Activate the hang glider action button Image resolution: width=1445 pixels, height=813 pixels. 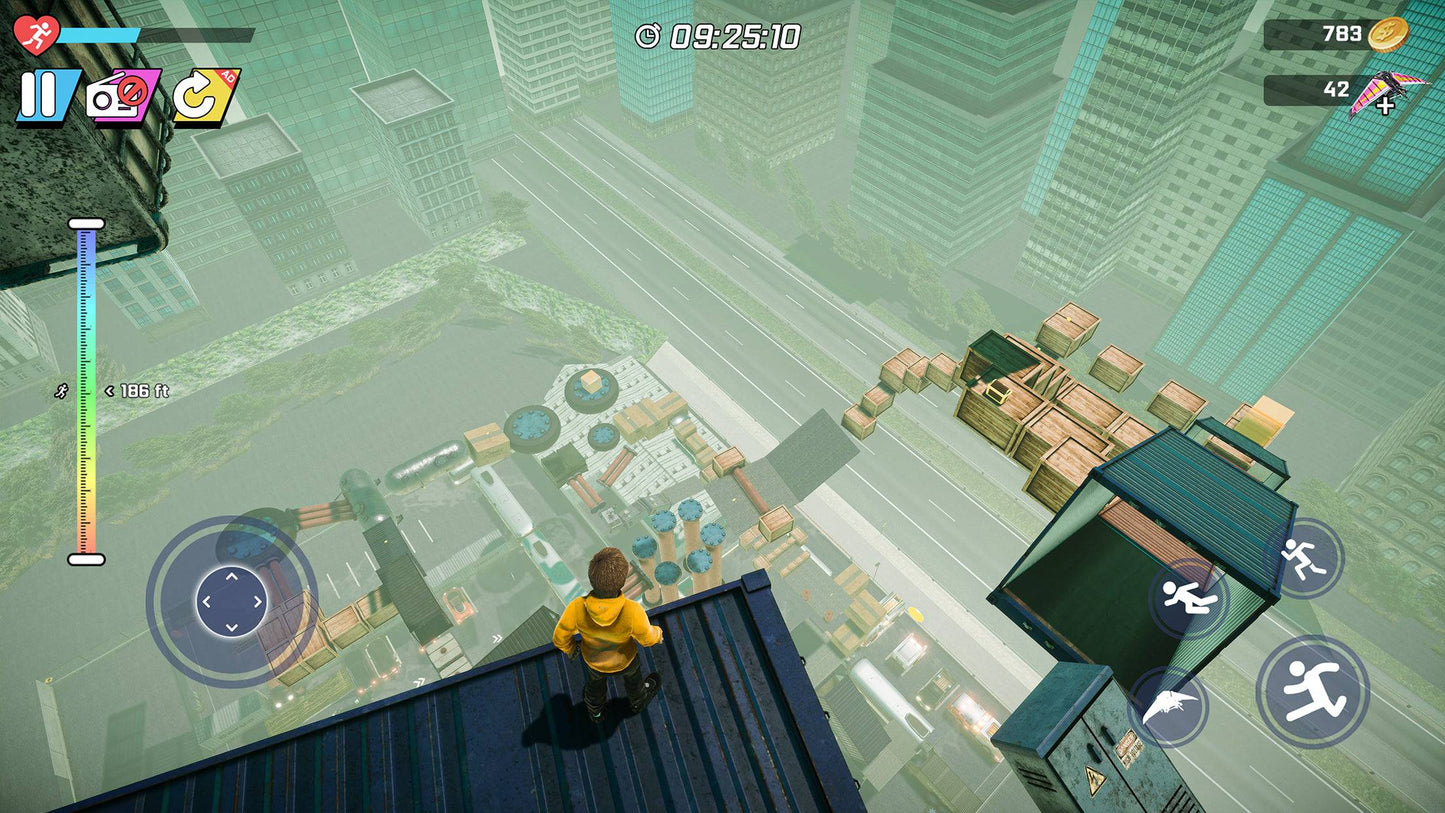1168,707
